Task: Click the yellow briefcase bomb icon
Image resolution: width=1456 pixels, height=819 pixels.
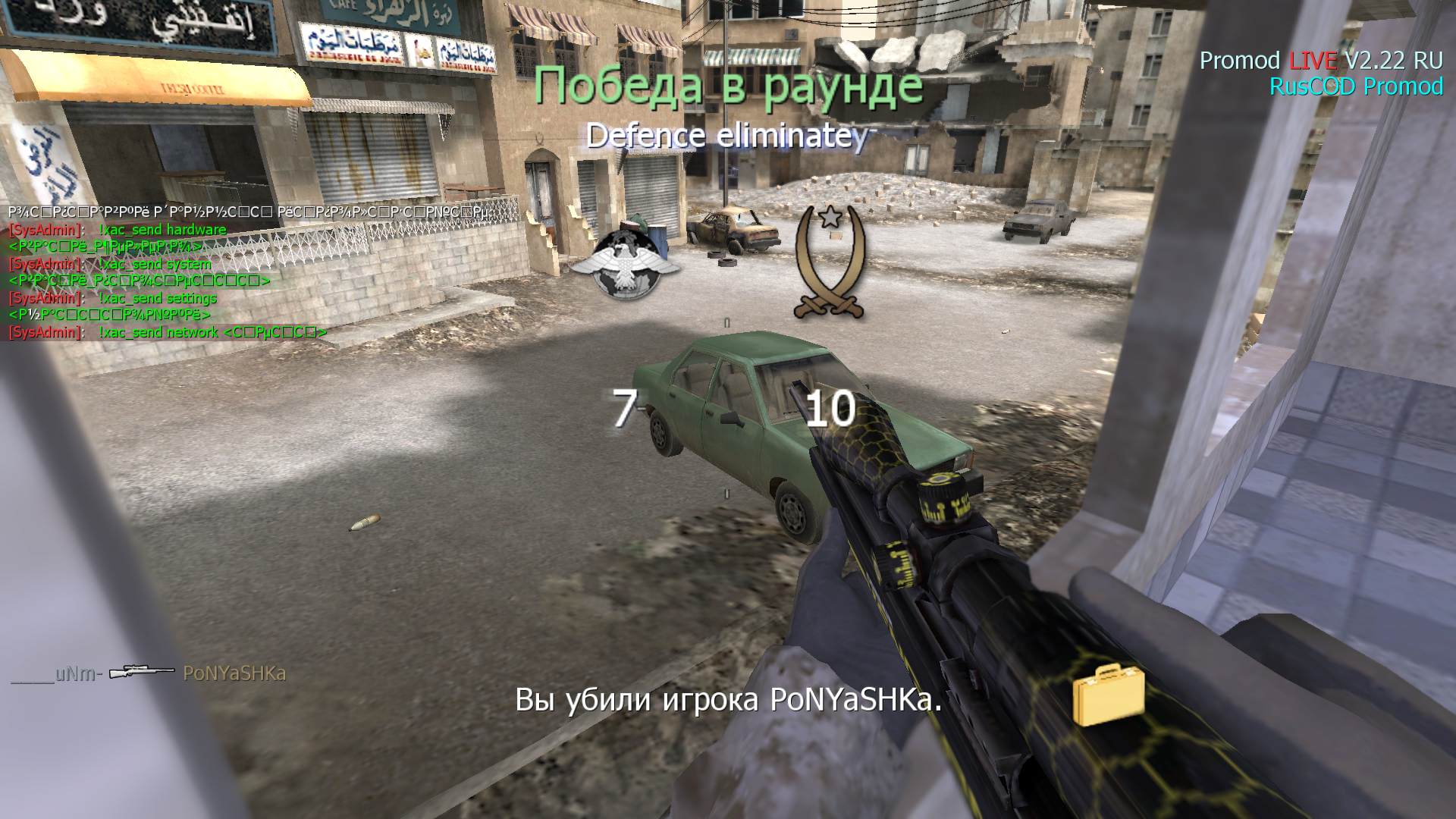Action: tap(1108, 694)
